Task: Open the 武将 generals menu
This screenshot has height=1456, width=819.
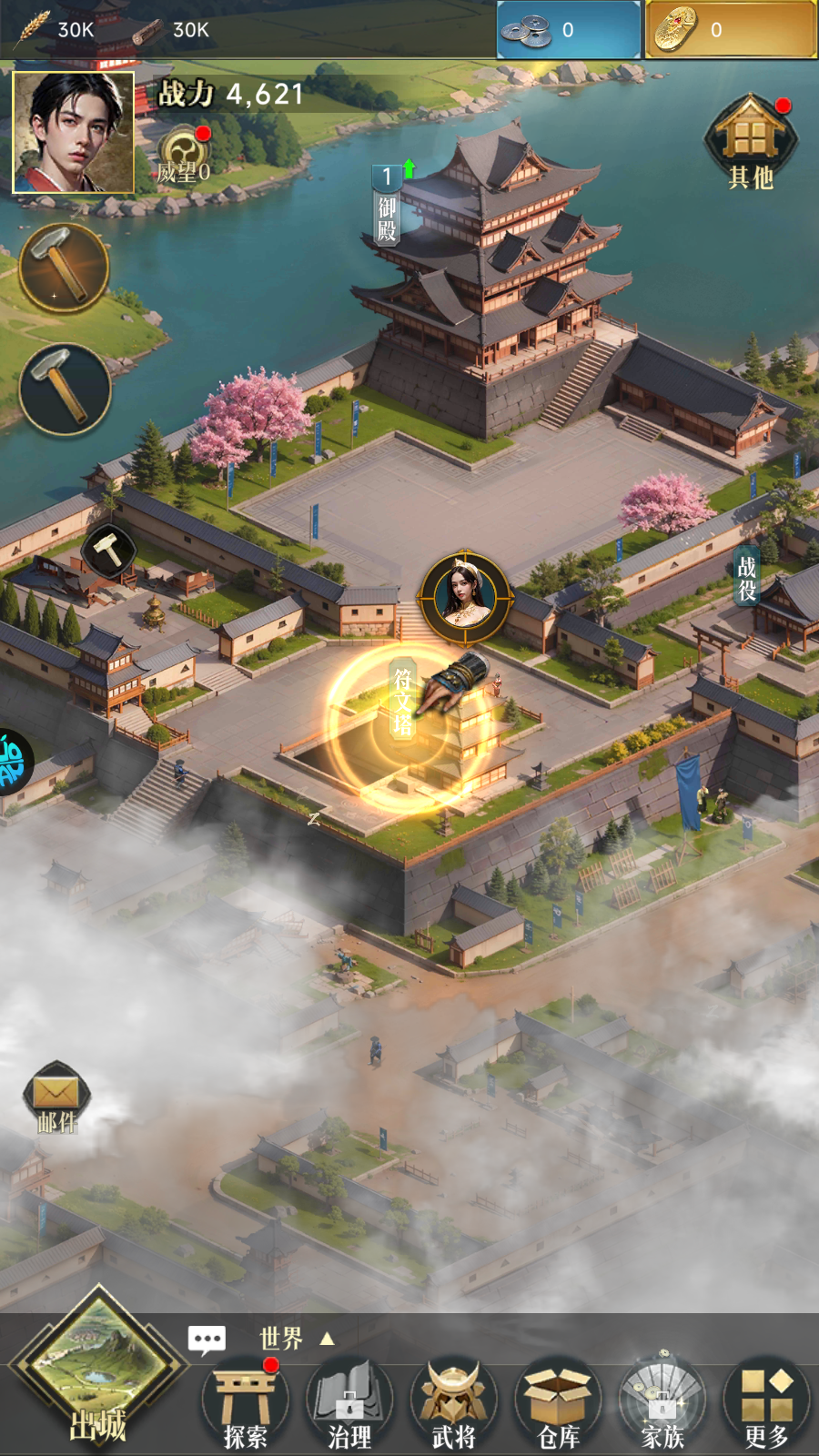Action: [453, 1406]
